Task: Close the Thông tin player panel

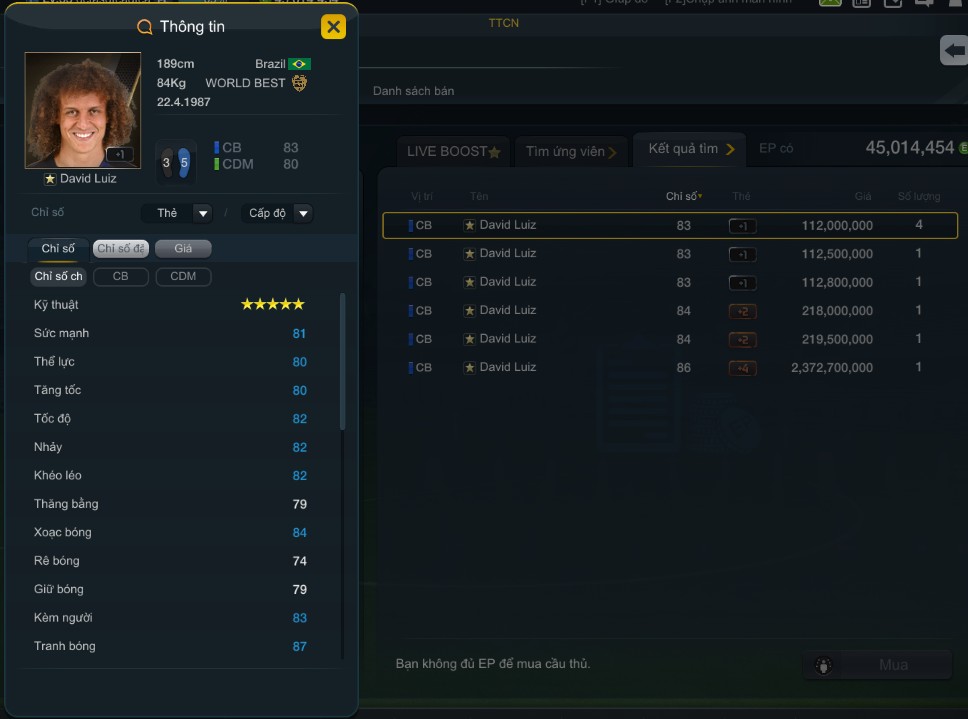Action: pyautogui.click(x=333, y=27)
